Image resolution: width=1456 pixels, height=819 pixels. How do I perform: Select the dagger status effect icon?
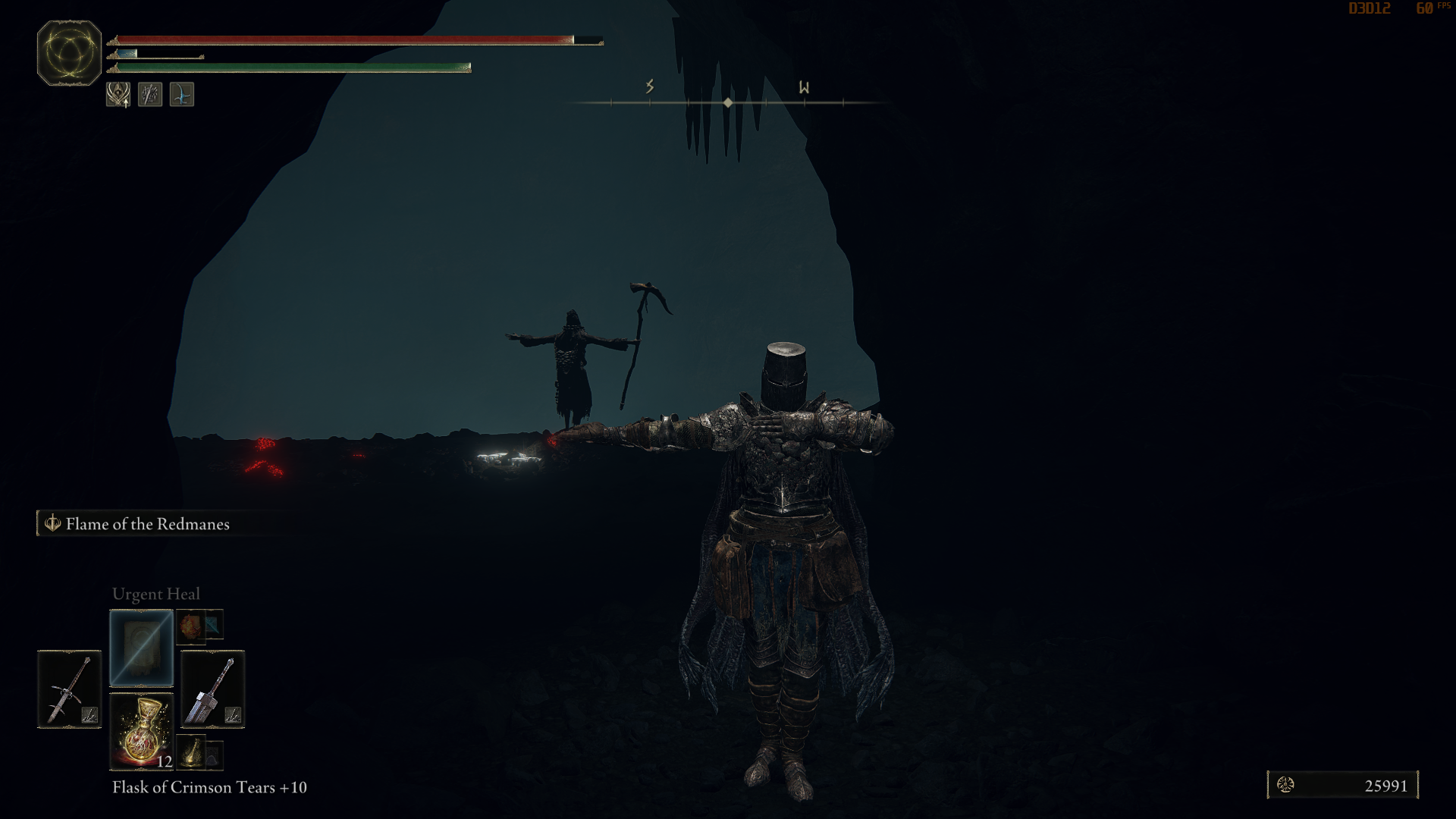click(x=149, y=95)
